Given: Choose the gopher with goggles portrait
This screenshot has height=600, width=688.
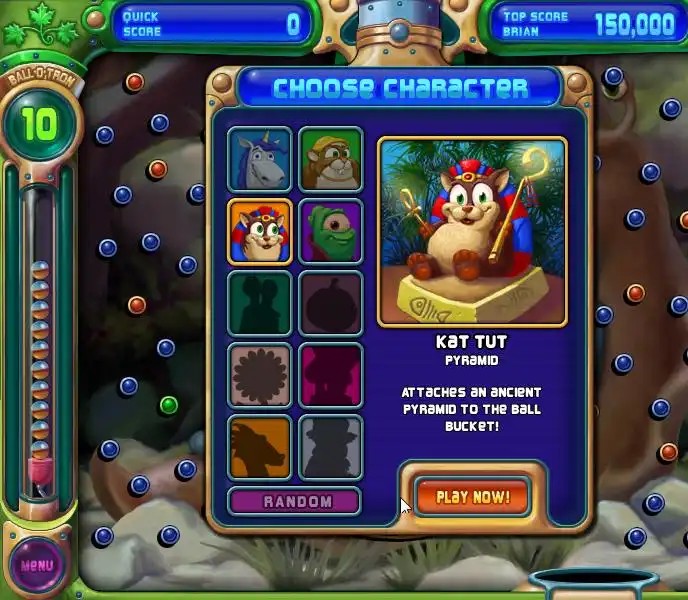Looking at the screenshot, I should (331, 159).
